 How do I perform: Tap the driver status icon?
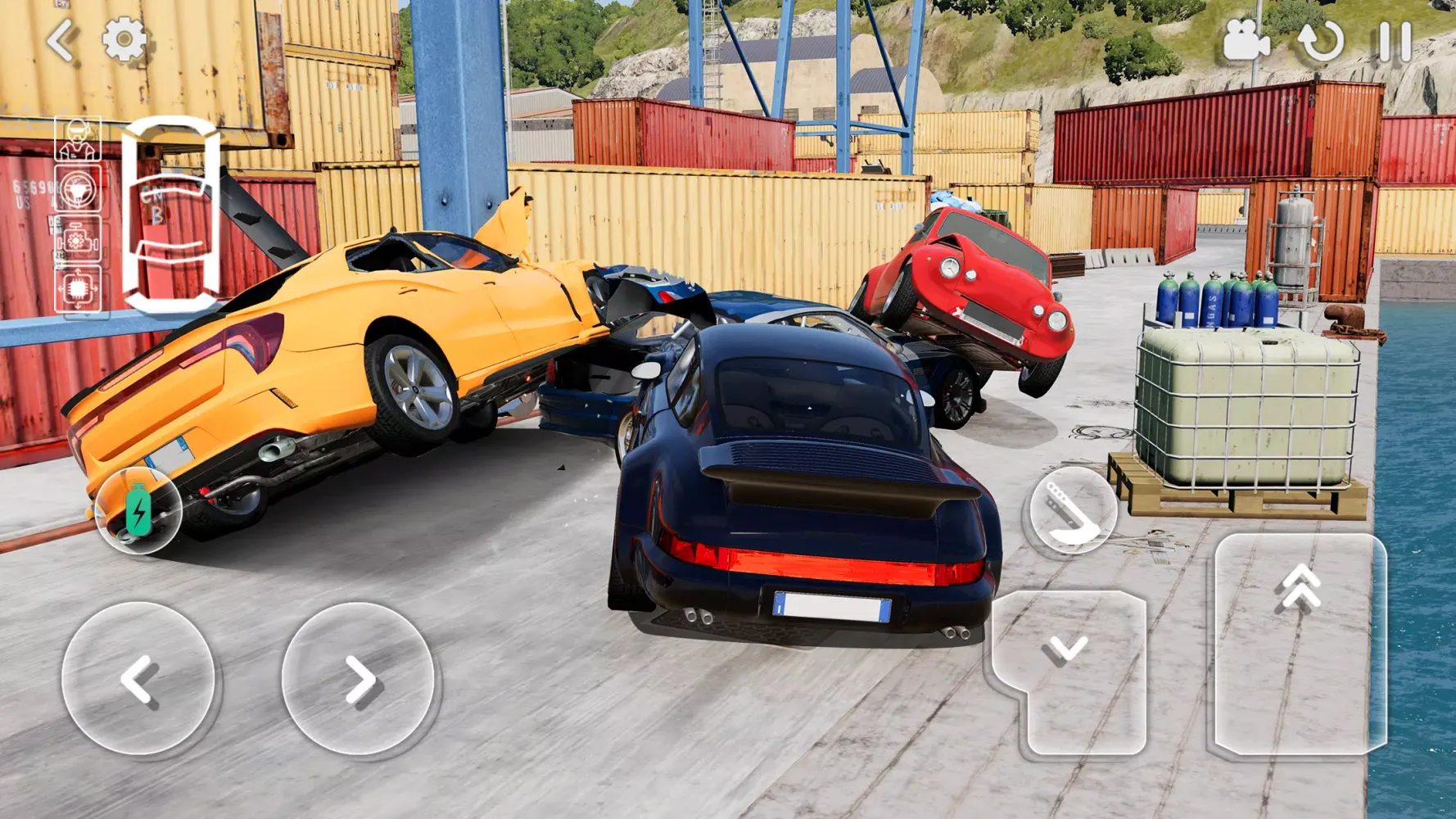coord(78,139)
